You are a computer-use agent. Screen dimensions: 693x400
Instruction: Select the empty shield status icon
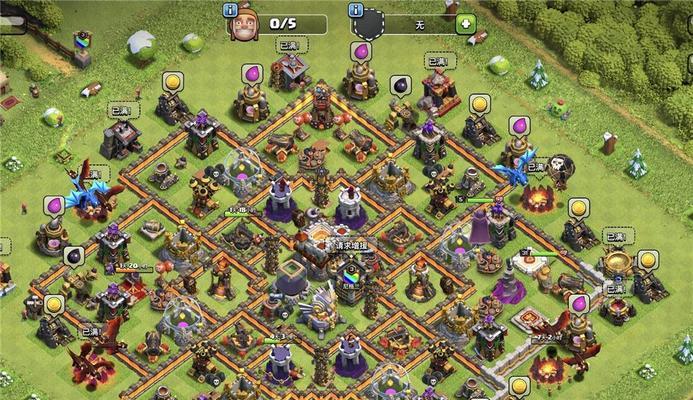[369, 24]
